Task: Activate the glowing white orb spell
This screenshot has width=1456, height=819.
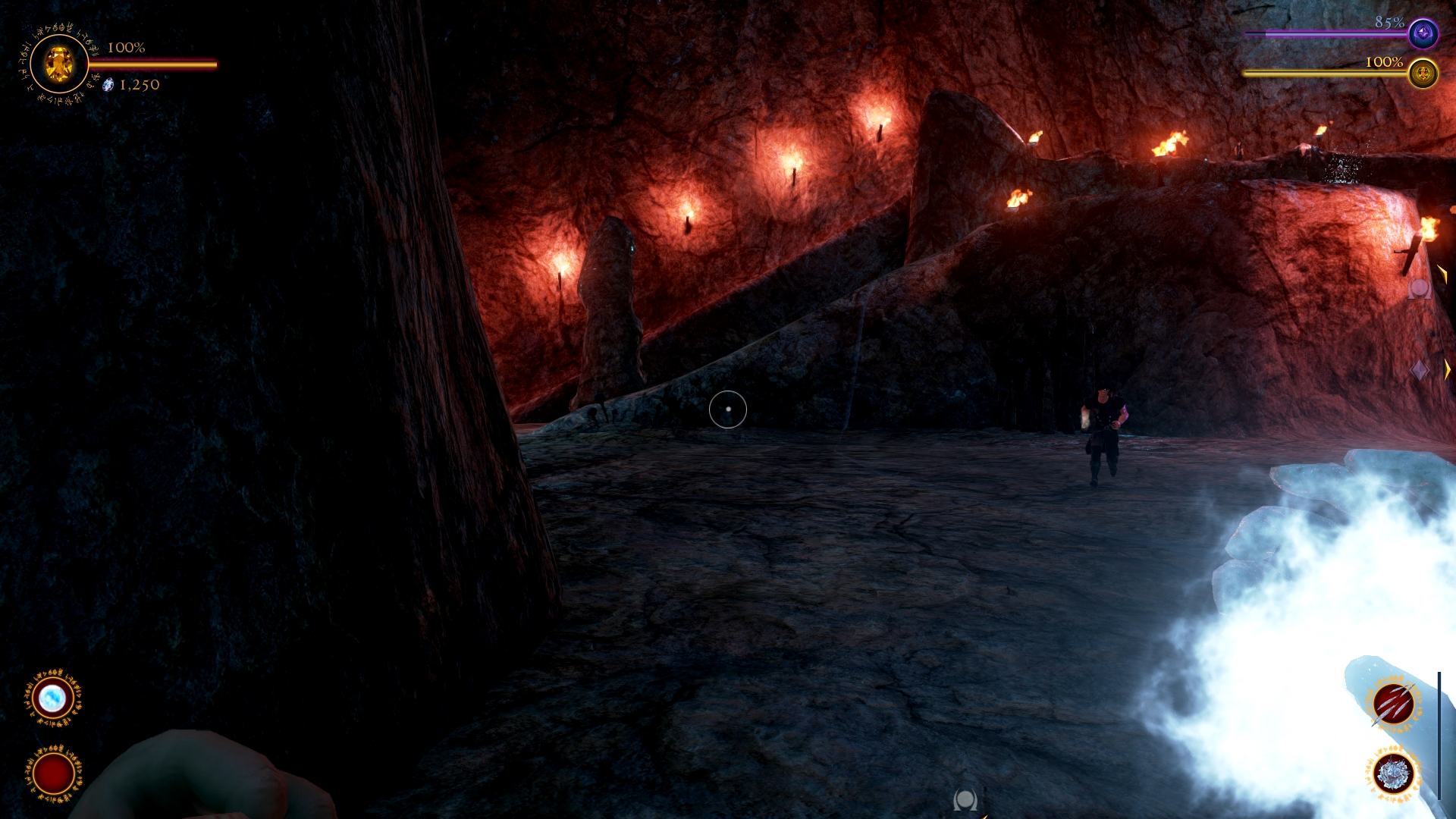Action: point(53,698)
